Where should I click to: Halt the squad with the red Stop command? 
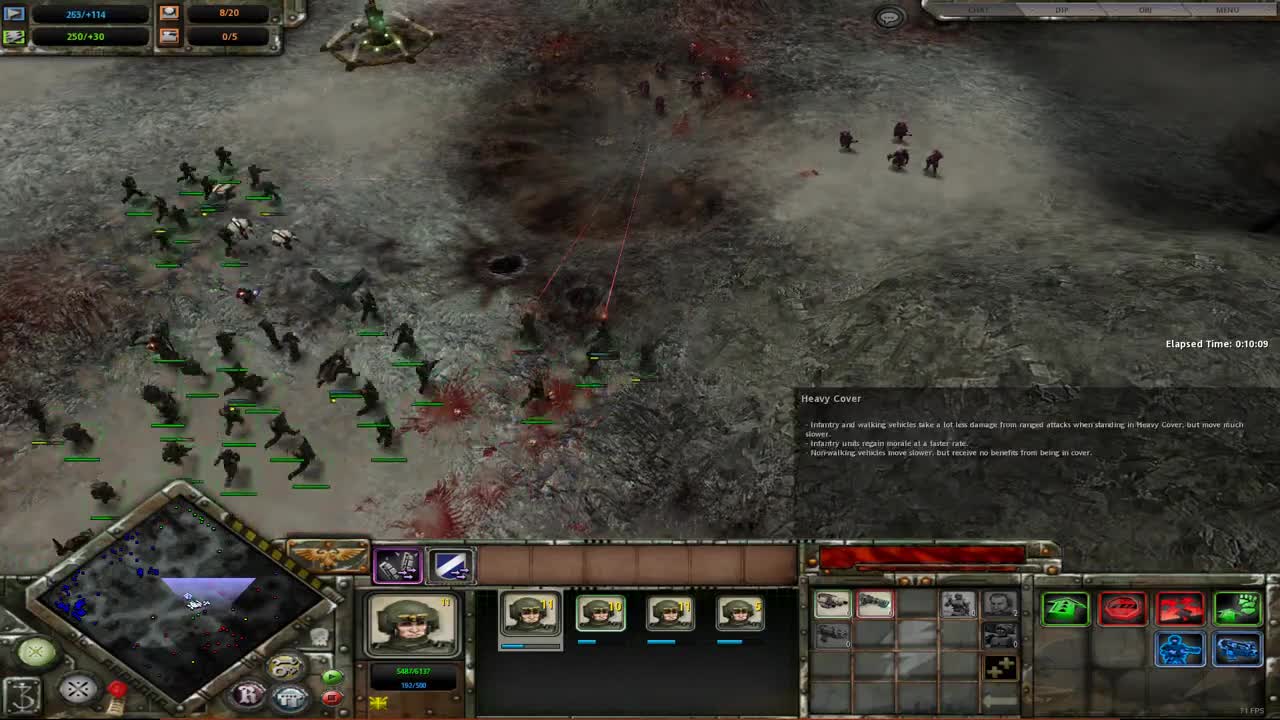point(1122,609)
